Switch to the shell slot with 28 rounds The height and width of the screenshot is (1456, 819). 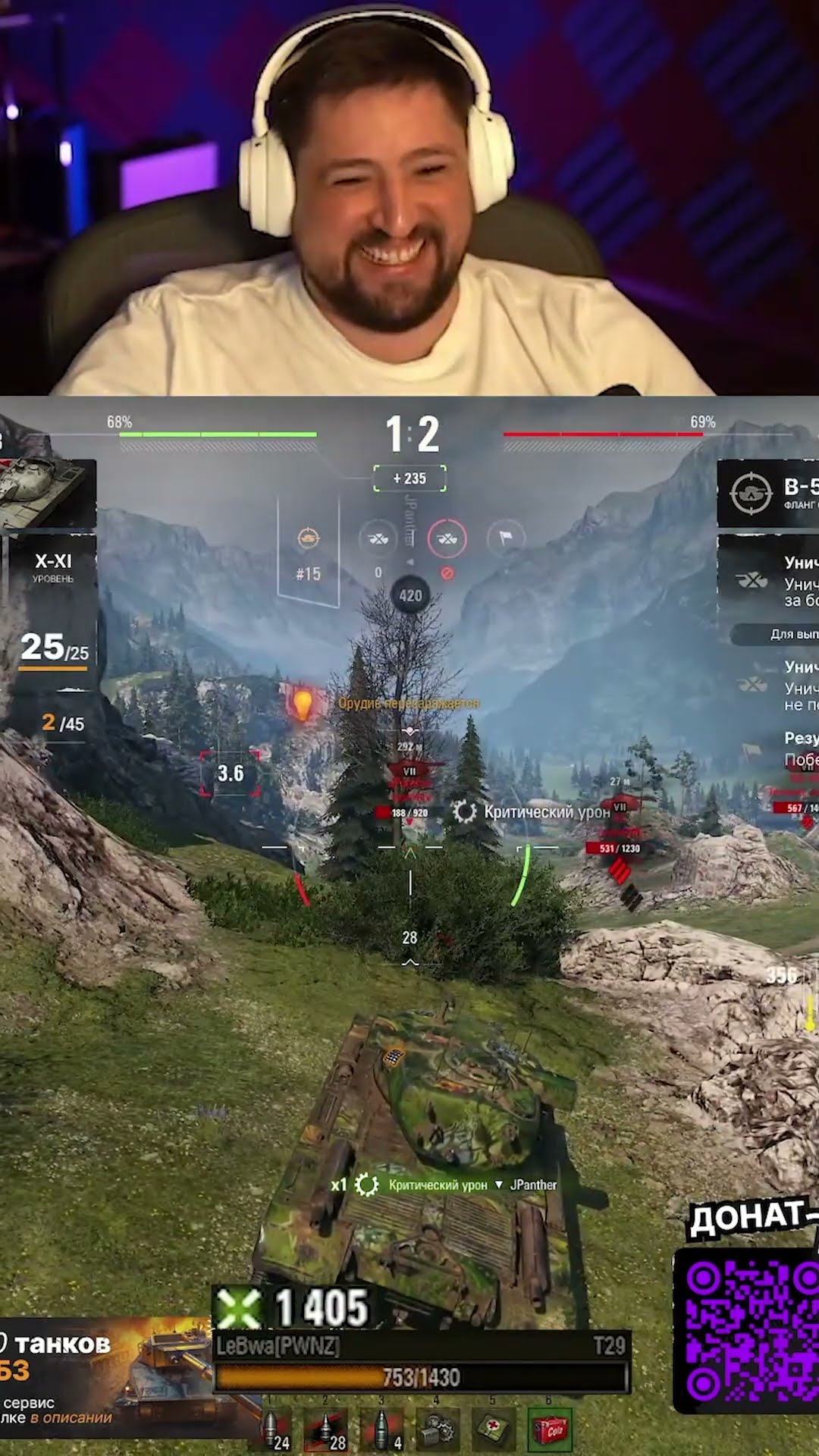pos(328,1429)
